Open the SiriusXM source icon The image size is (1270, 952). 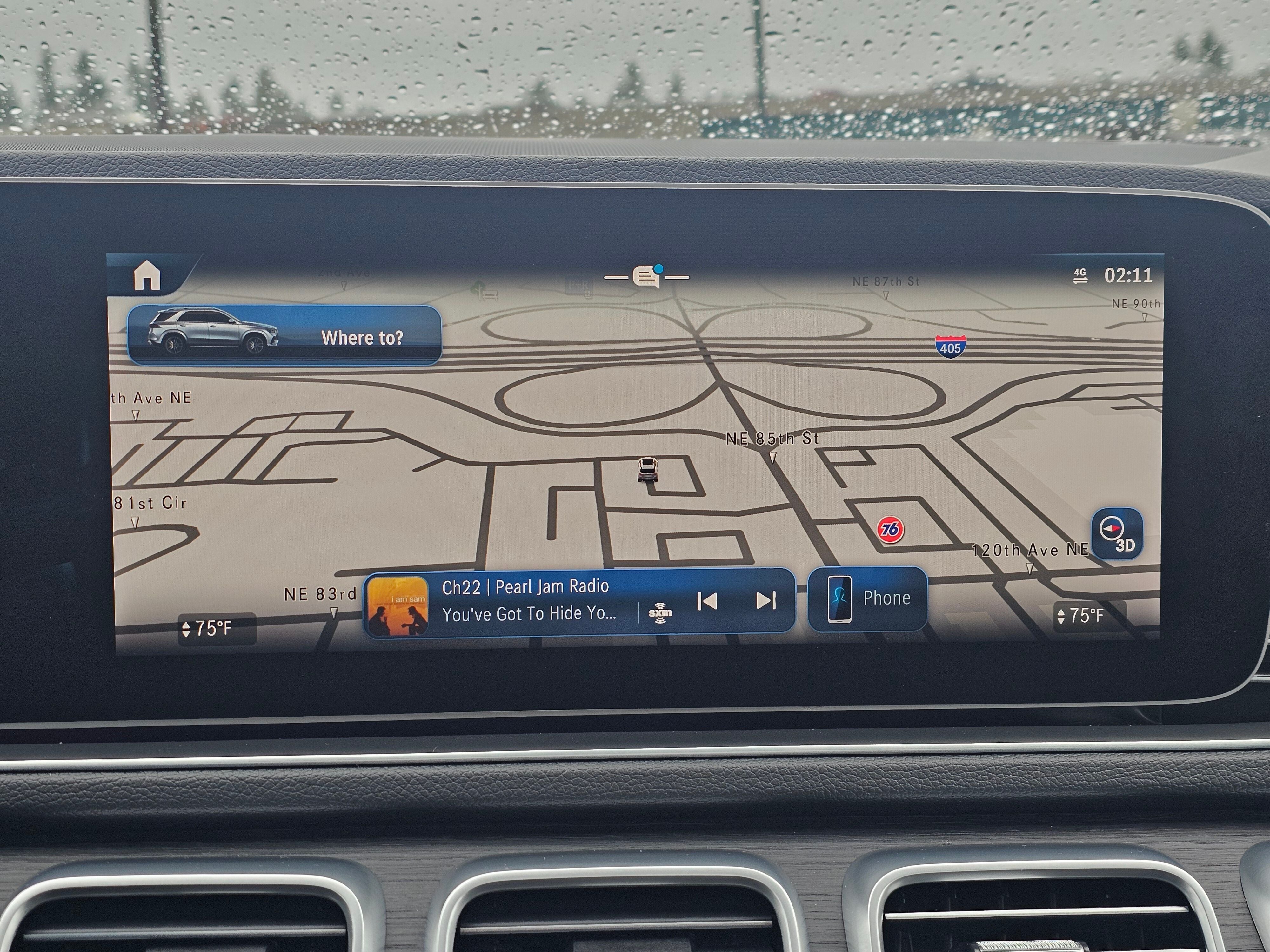[x=660, y=613]
